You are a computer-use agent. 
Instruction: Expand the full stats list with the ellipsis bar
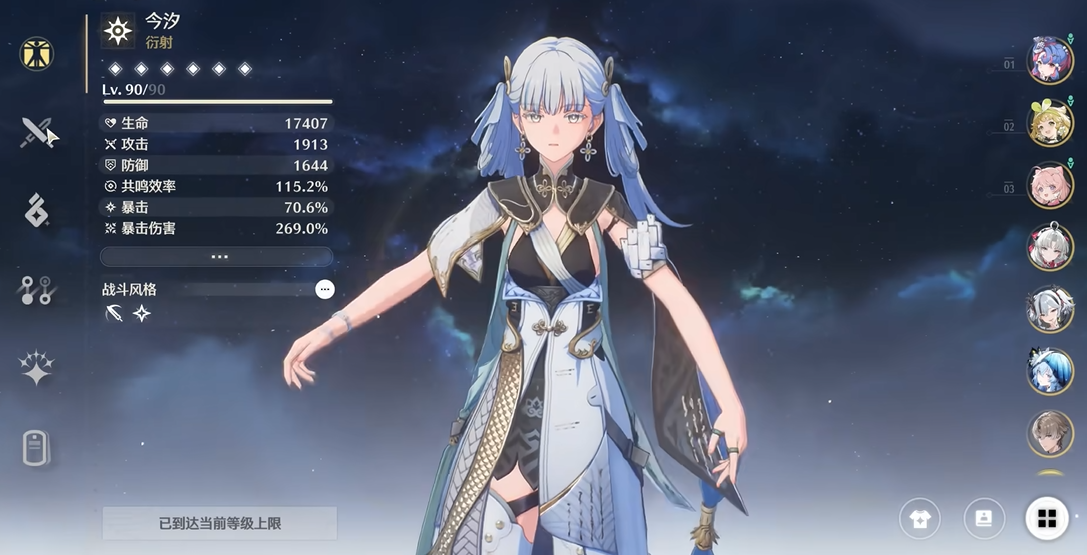218,257
